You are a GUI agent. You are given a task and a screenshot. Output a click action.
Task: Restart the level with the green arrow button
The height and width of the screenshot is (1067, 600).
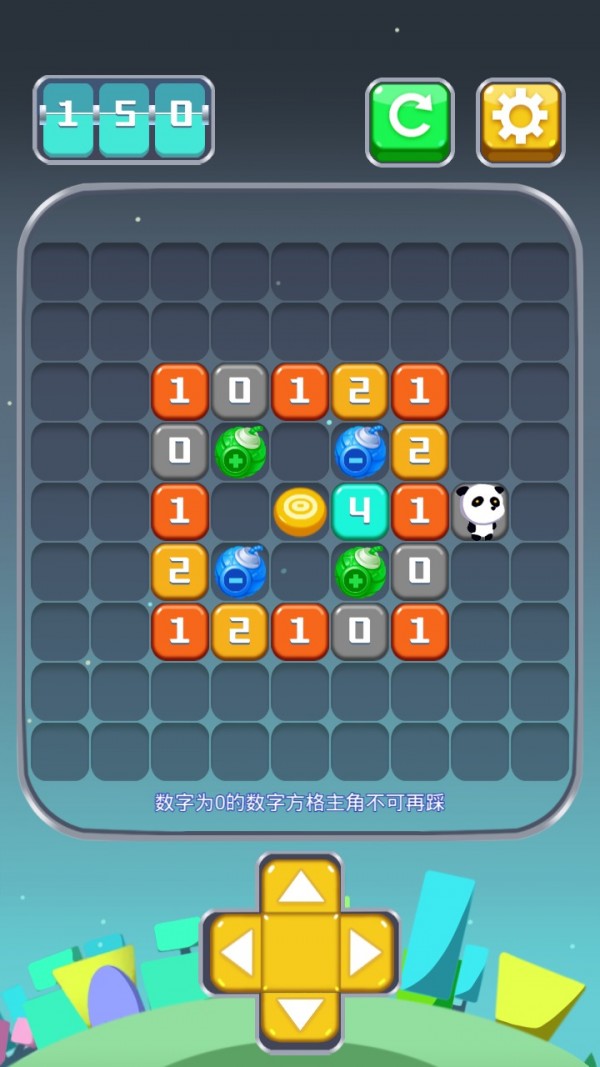[409, 120]
